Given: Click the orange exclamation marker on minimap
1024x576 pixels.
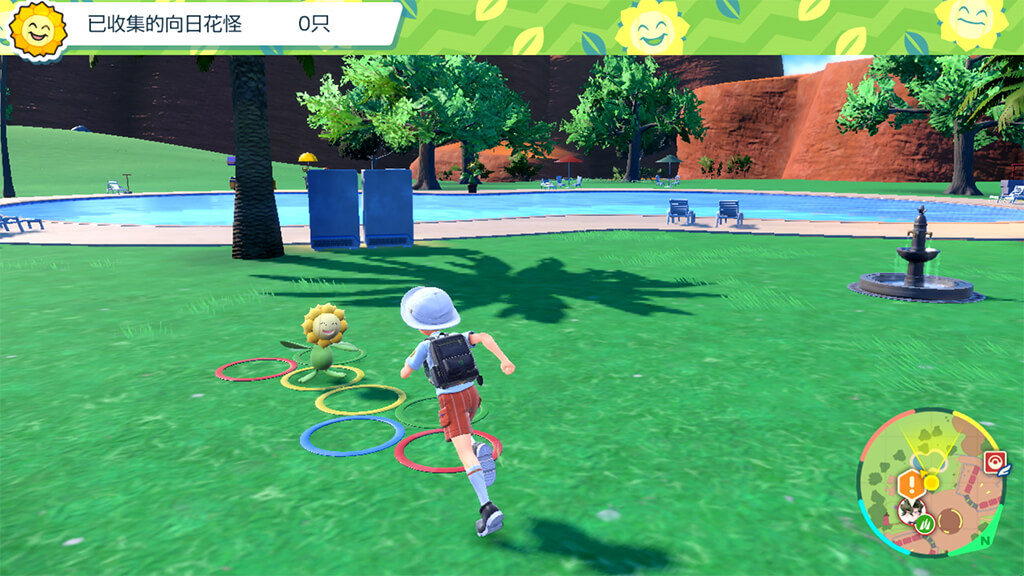Looking at the screenshot, I should (910, 485).
